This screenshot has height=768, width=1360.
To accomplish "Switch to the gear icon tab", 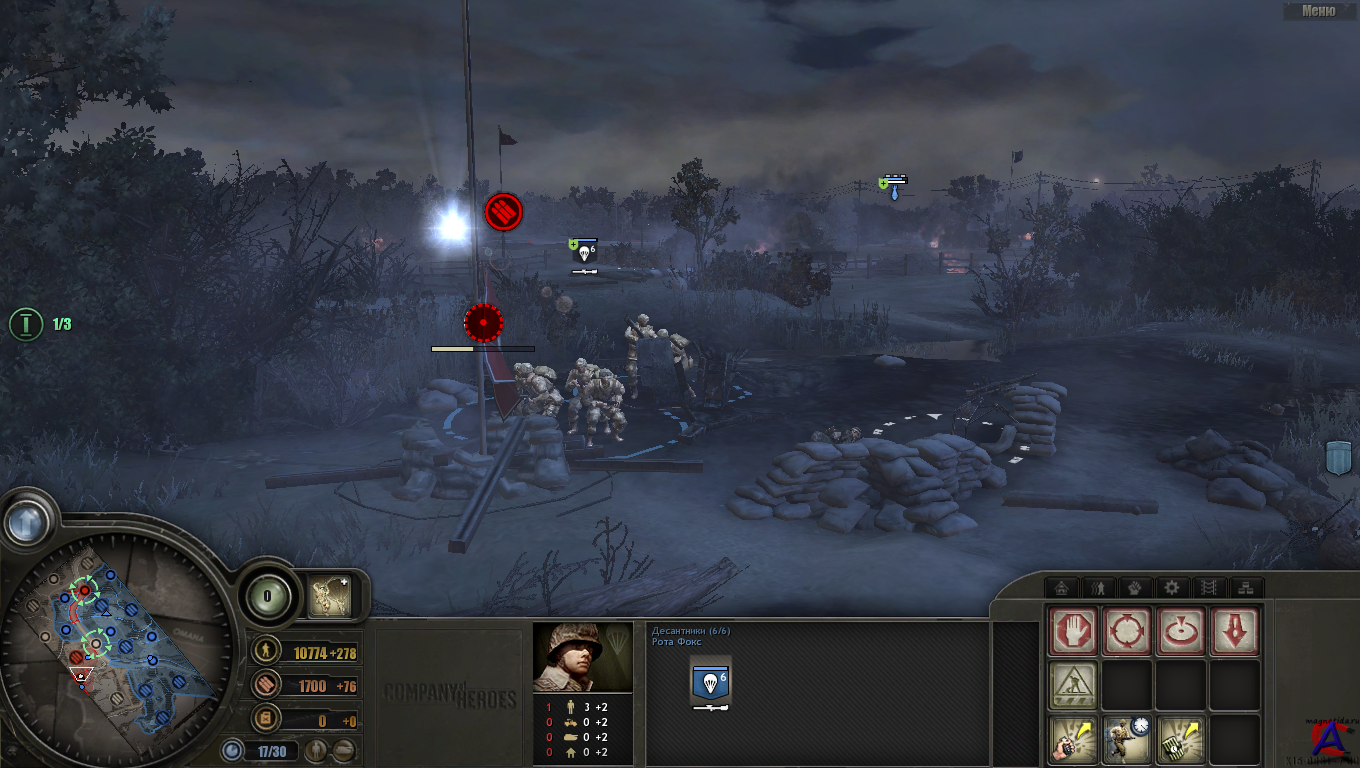I will point(1172,588).
